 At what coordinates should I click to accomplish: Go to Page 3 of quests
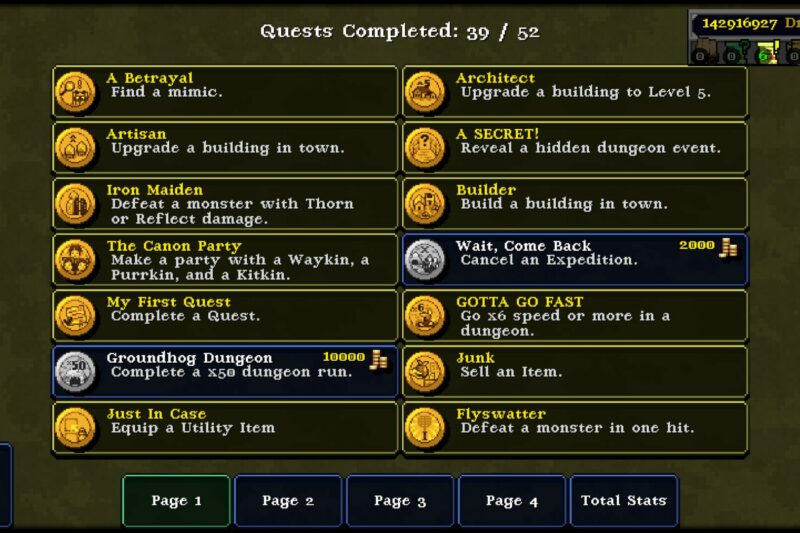(400, 501)
